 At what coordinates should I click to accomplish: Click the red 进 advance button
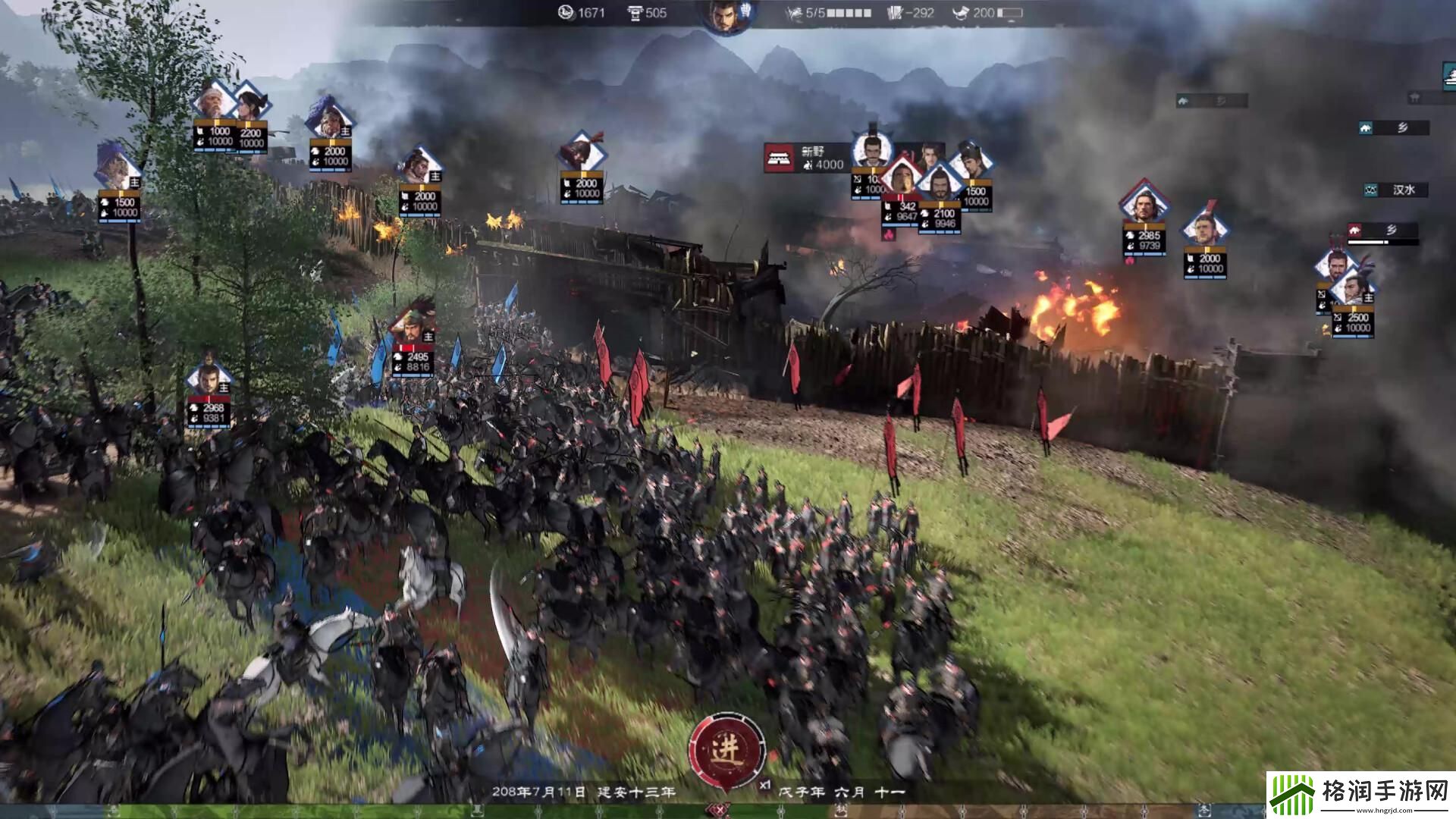coord(726,750)
